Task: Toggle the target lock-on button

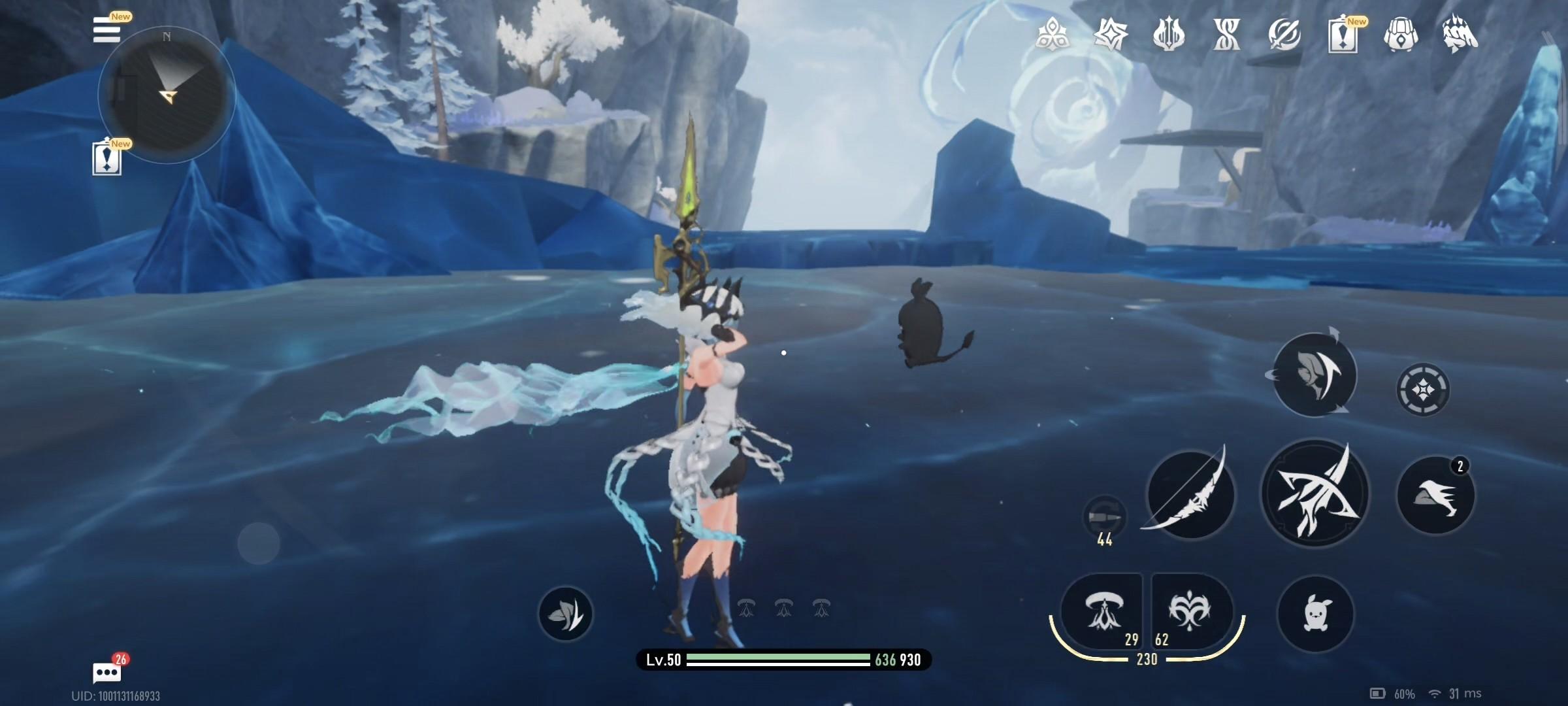Action: point(1423,390)
